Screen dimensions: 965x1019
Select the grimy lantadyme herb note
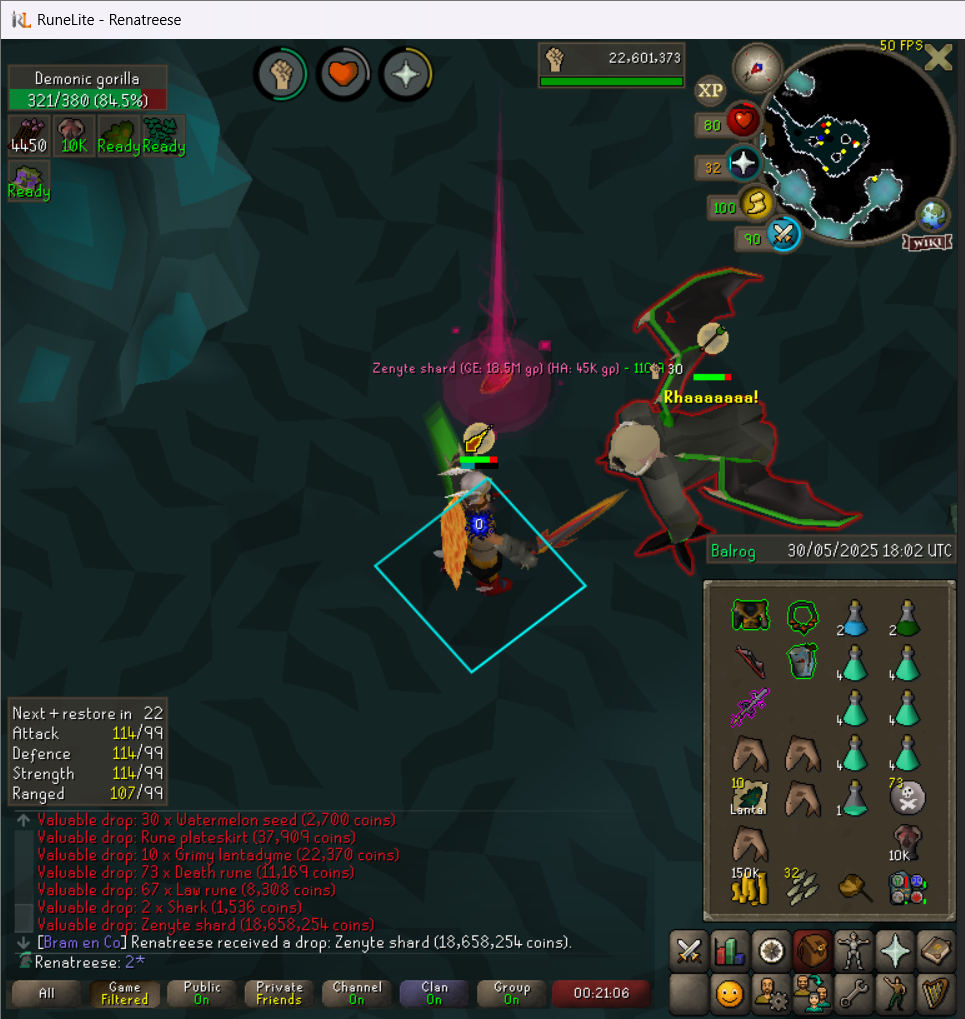(750, 798)
